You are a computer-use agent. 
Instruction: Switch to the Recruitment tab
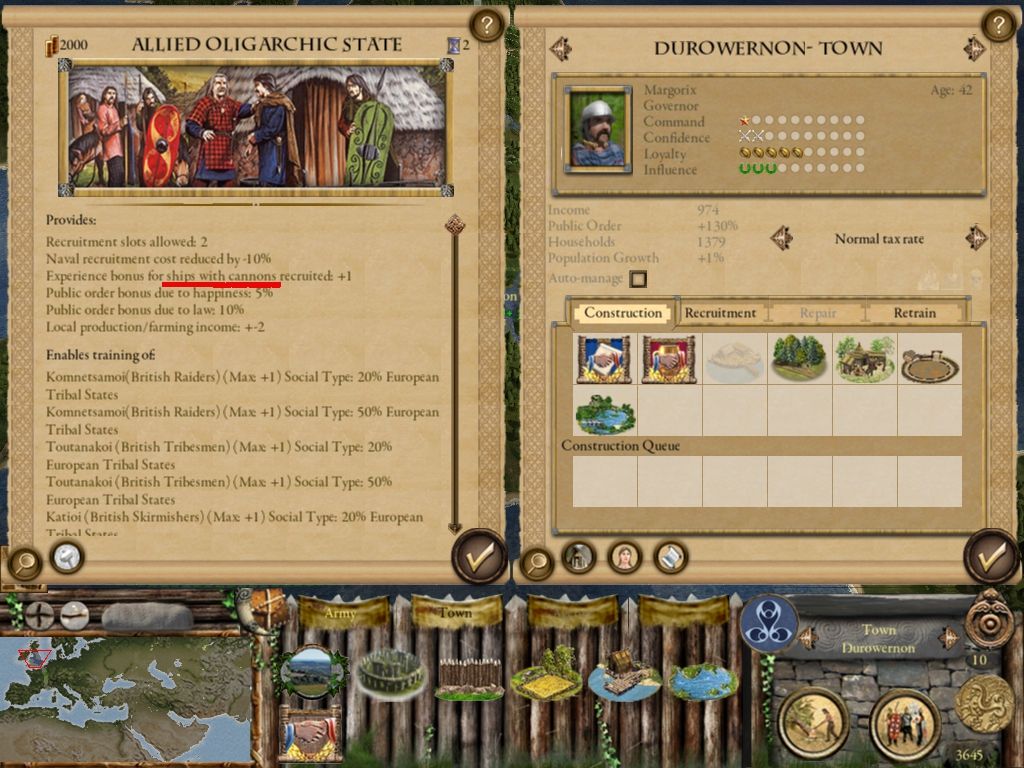(x=720, y=313)
